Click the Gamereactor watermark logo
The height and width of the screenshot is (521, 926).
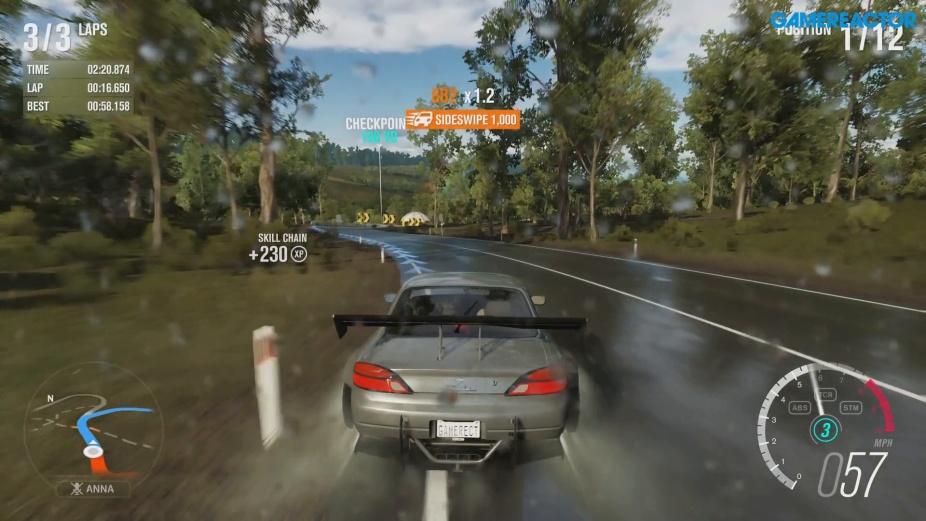[842, 19]
